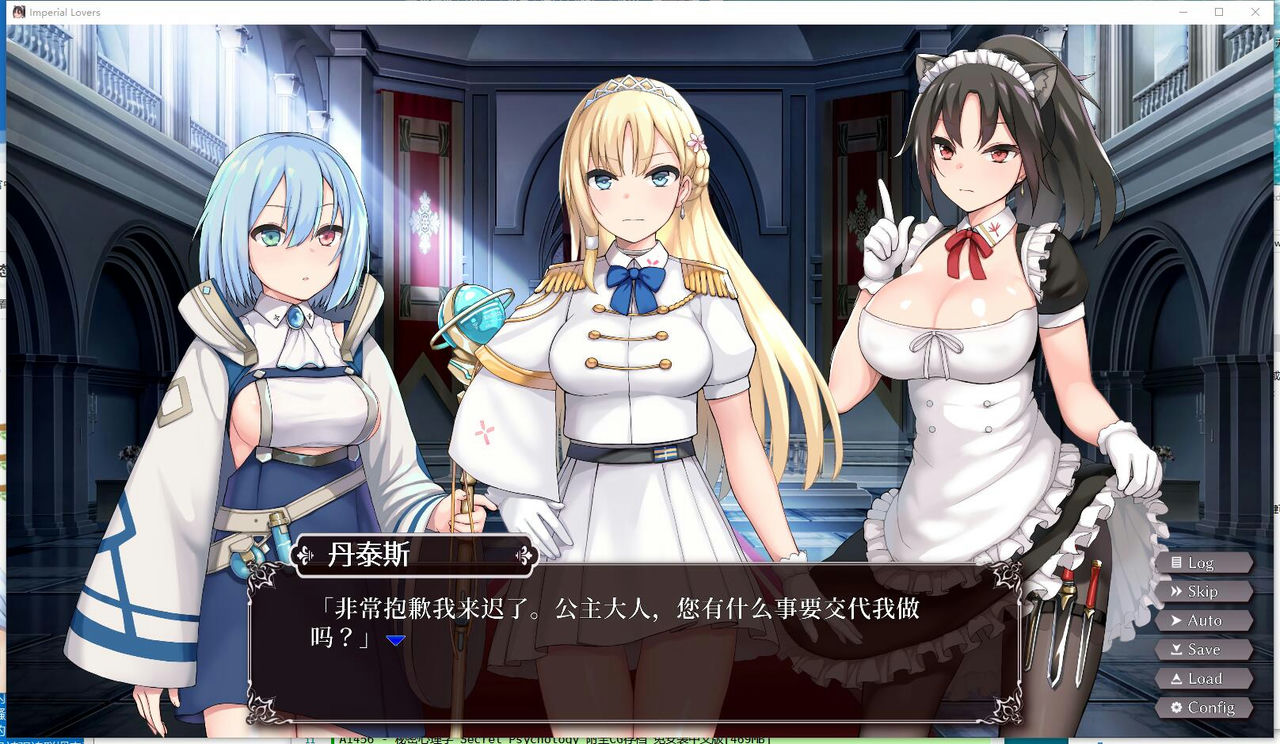Toggle Auto play mode for dialogue
Screen dimensions: 1280x744
coord(1204,620)
